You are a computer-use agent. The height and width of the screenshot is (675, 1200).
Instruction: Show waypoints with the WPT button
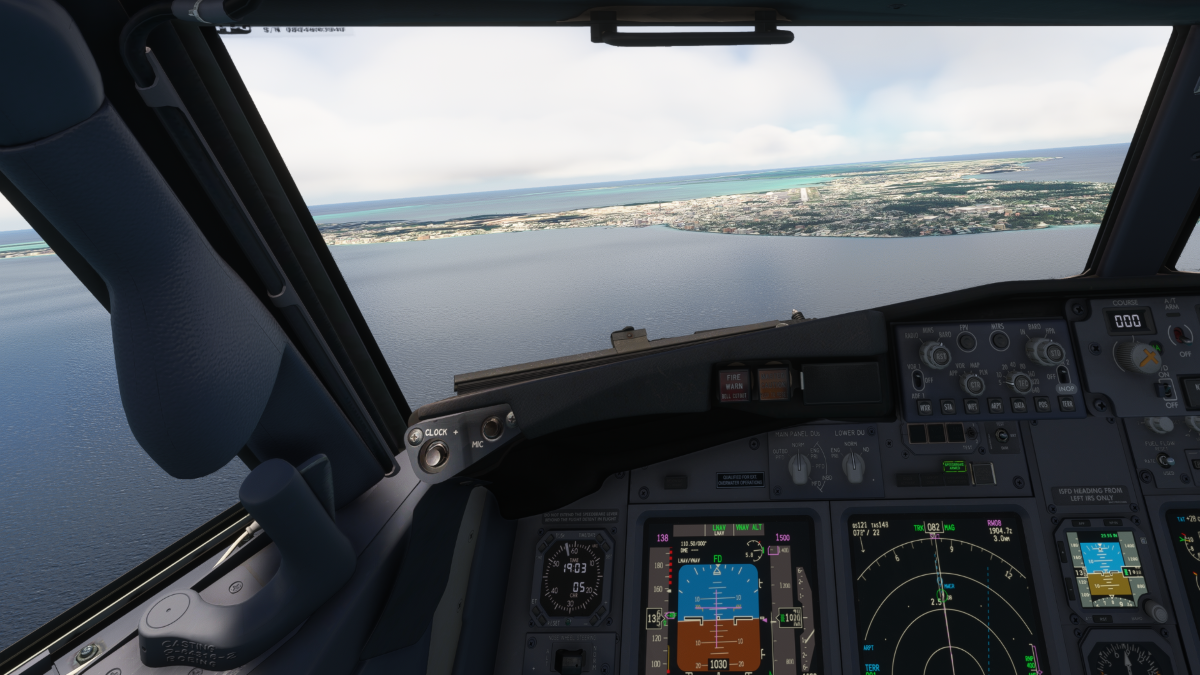click(x=972, y=407)
